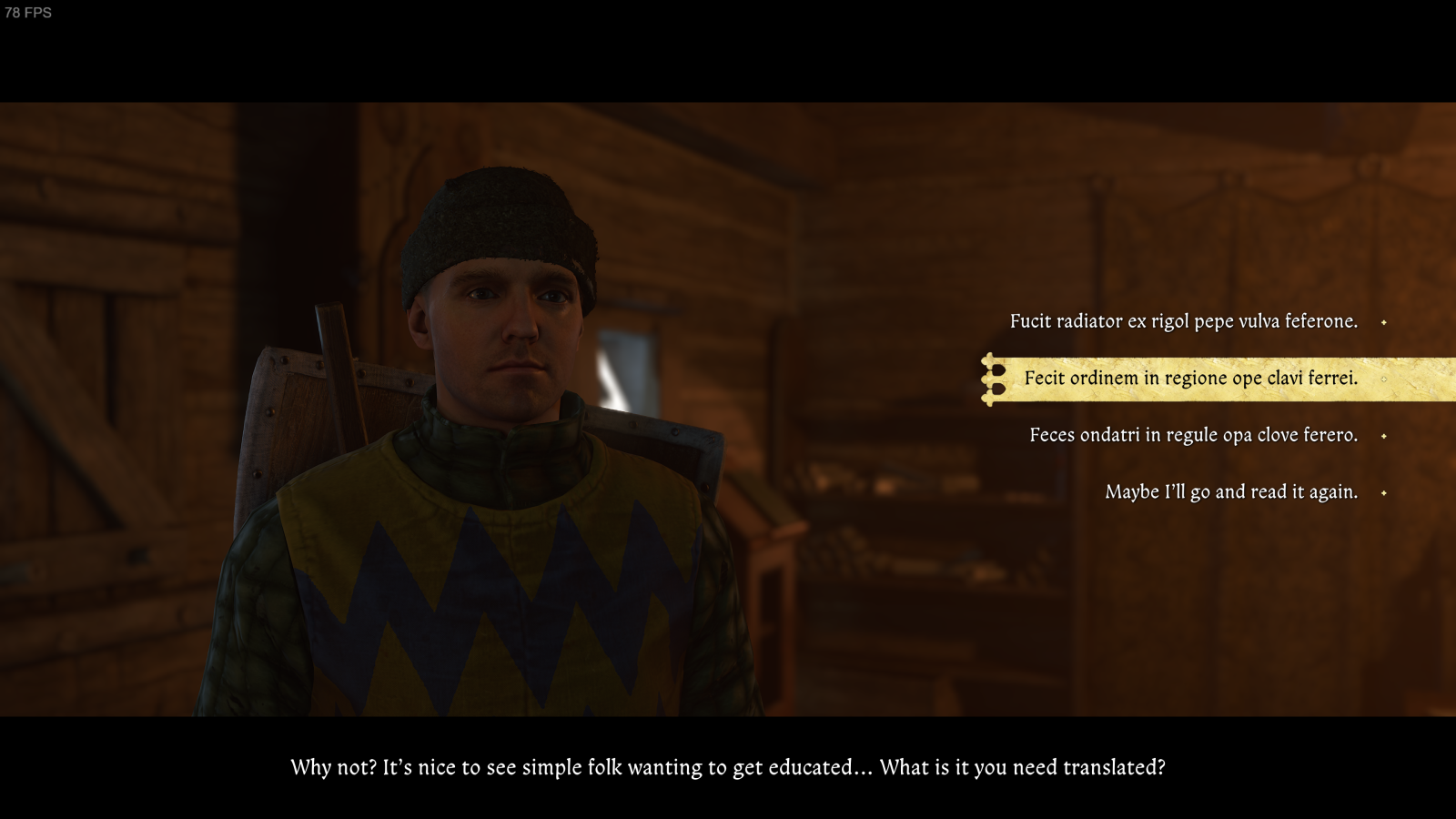Click the scroll clasp decoration on the highlighted banner
Viewport: 1456px width, 819px height.
point(988,379)
